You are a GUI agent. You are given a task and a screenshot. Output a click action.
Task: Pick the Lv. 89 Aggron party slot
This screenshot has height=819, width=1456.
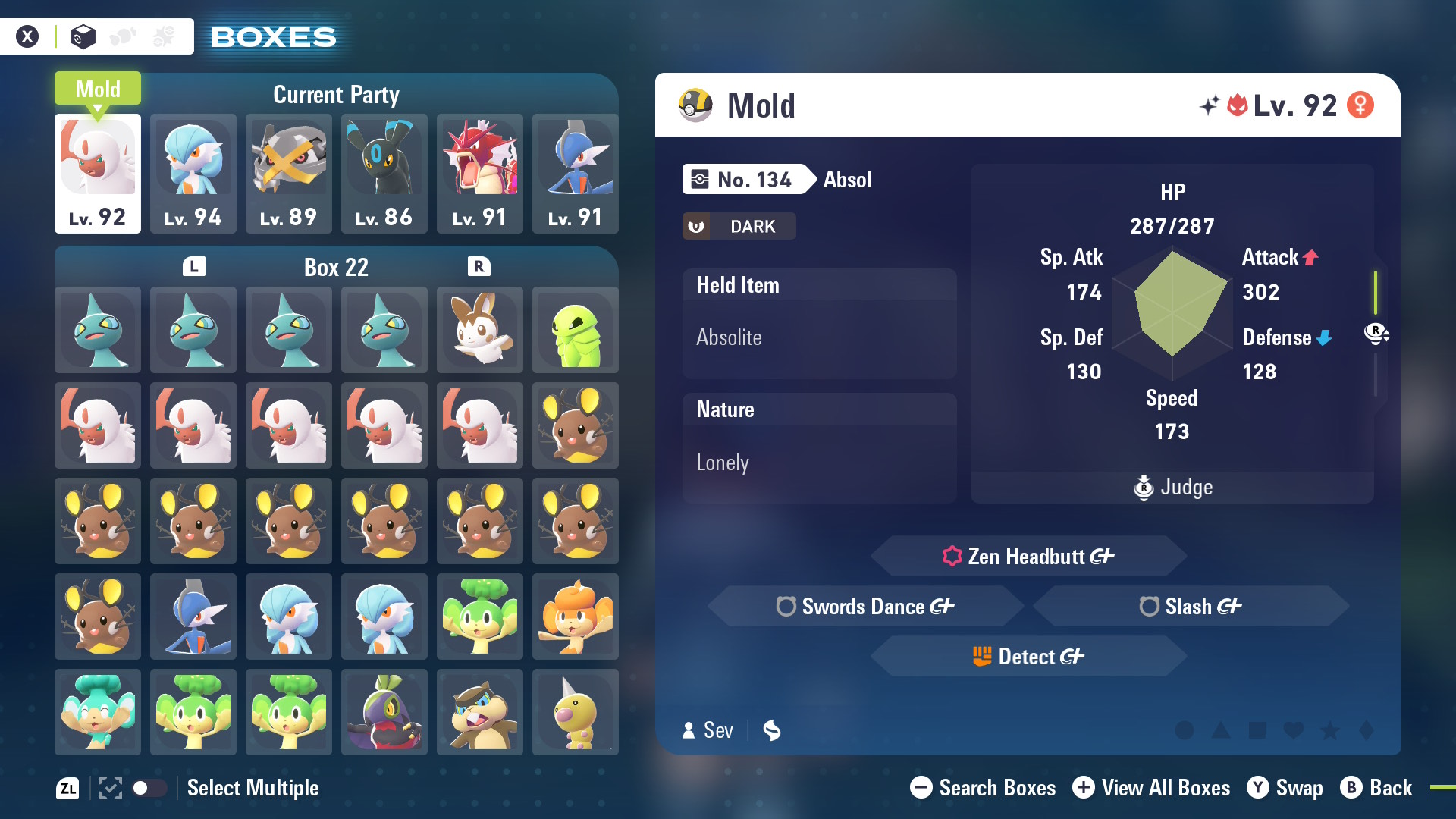289,173
